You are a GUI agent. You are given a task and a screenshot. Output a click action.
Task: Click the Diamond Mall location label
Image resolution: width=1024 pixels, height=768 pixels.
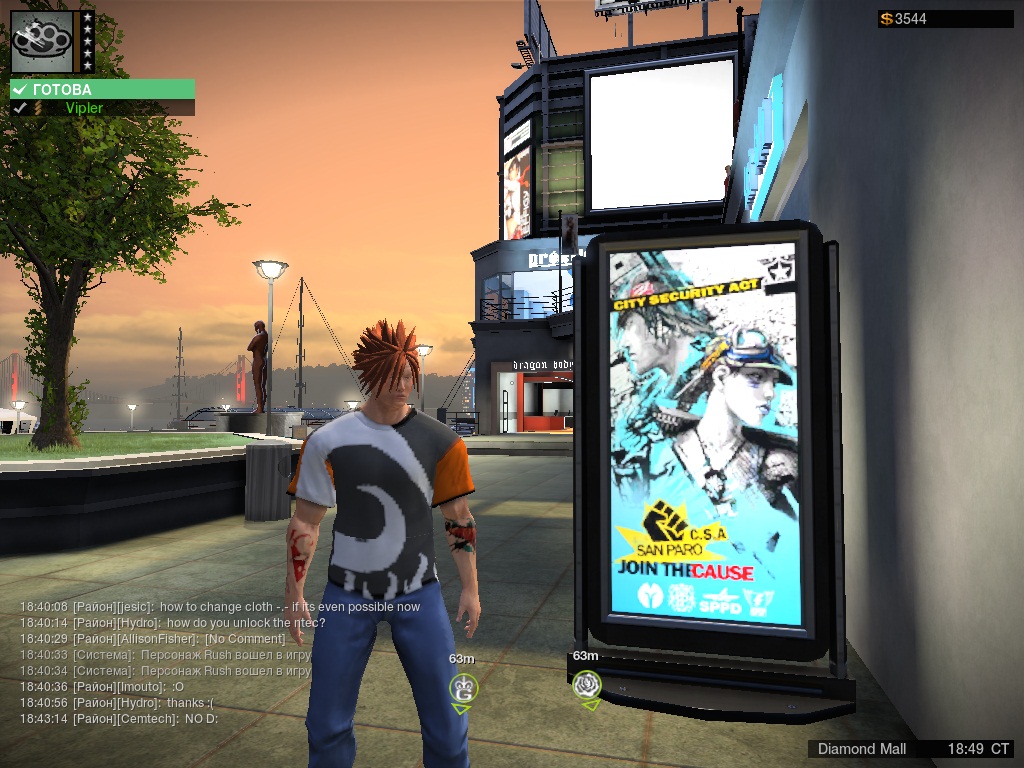(x=862, y=749)
